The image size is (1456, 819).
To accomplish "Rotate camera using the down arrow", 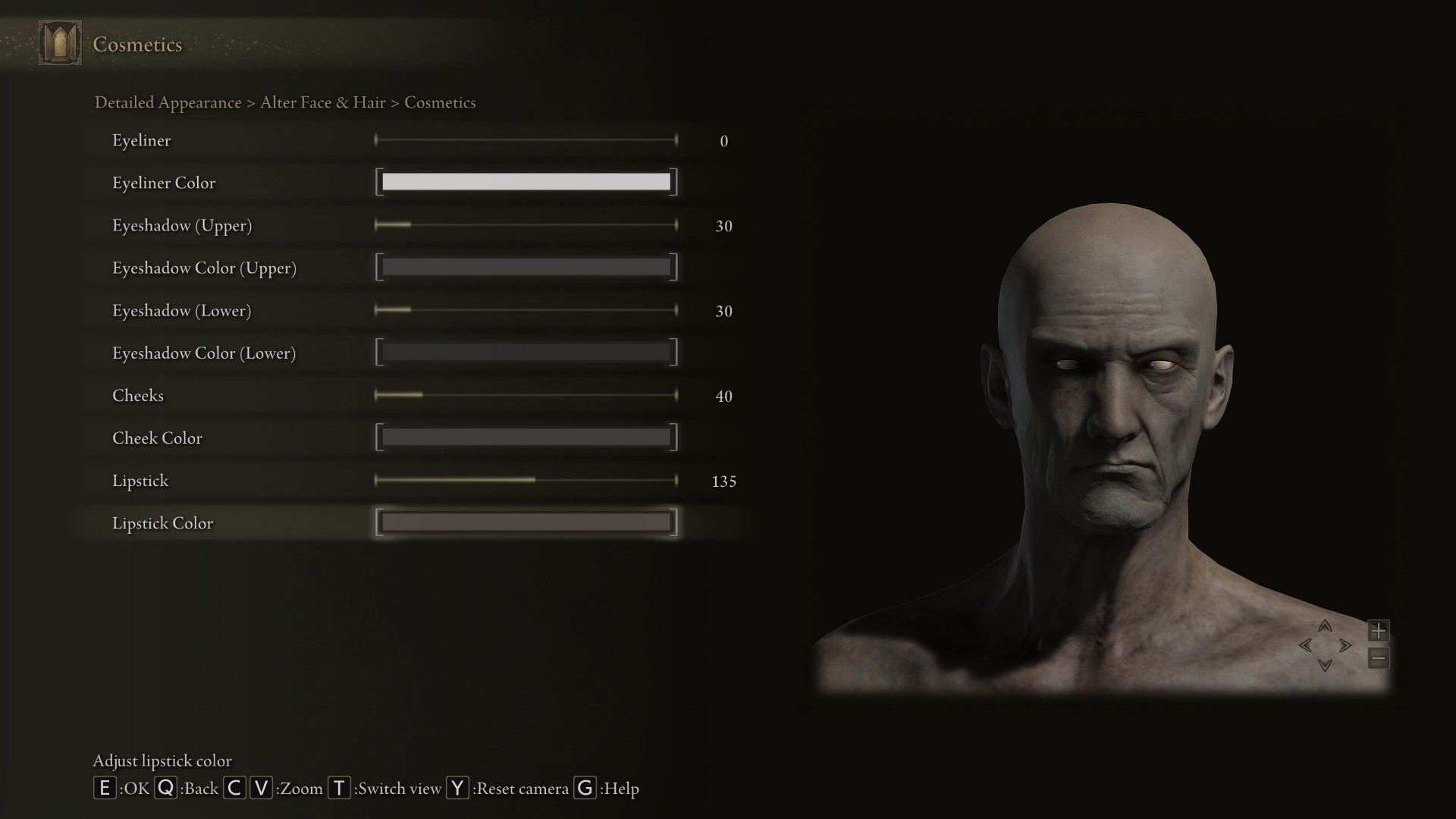I will tap(1325, 665).
